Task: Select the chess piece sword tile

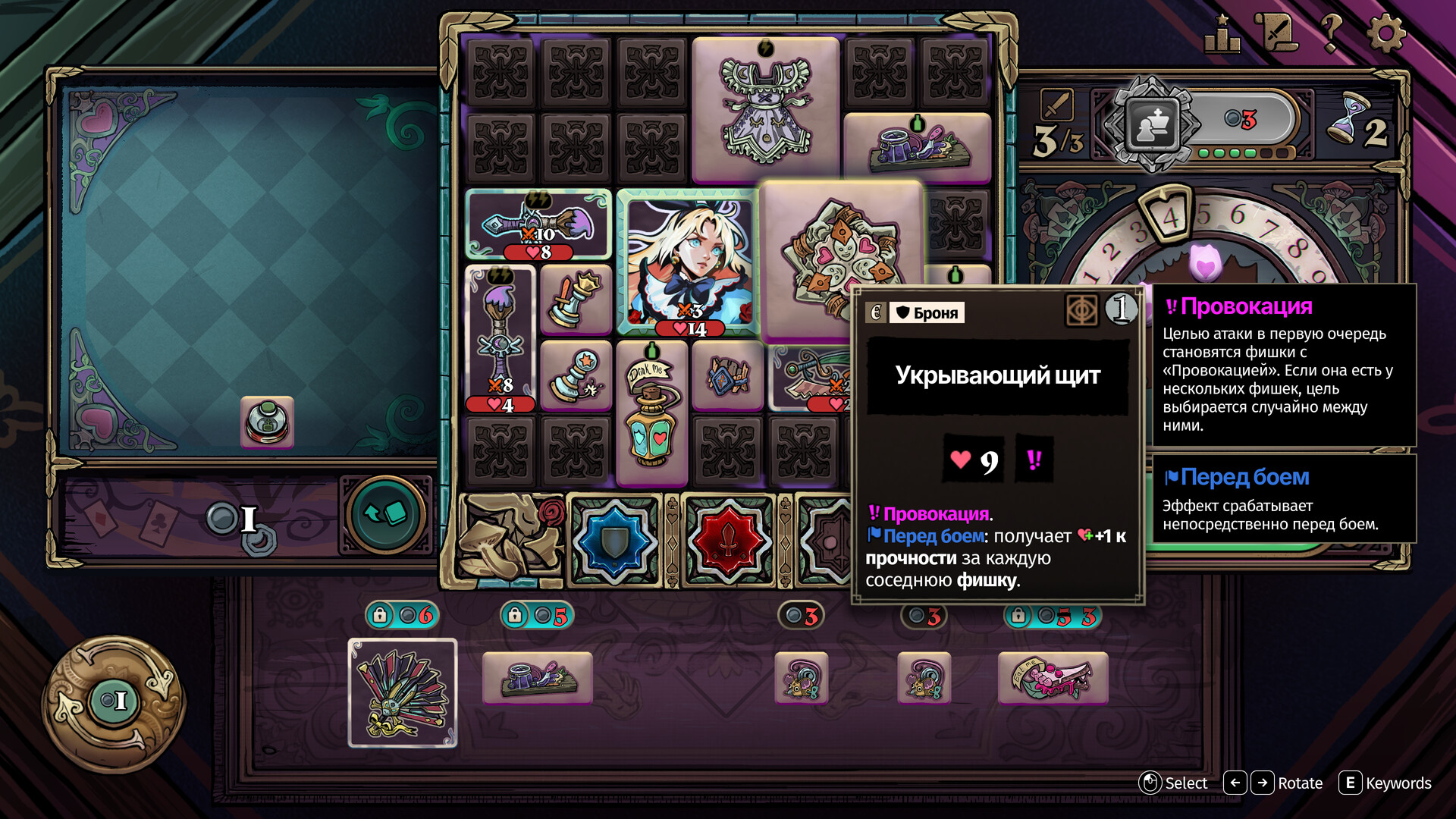Action: tap(576, 300)
